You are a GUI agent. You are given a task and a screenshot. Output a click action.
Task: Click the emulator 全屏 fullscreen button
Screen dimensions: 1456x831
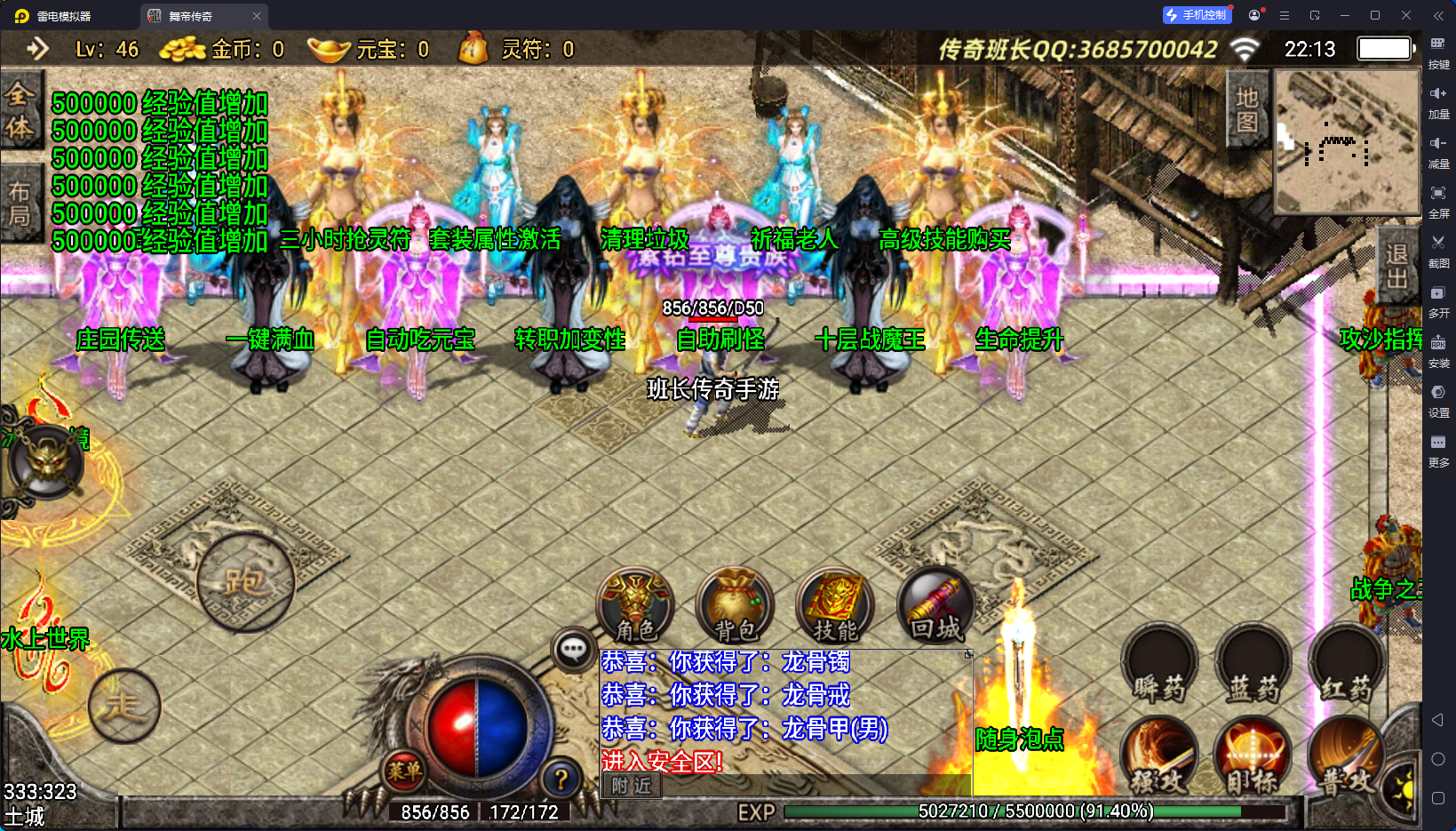1438,199
